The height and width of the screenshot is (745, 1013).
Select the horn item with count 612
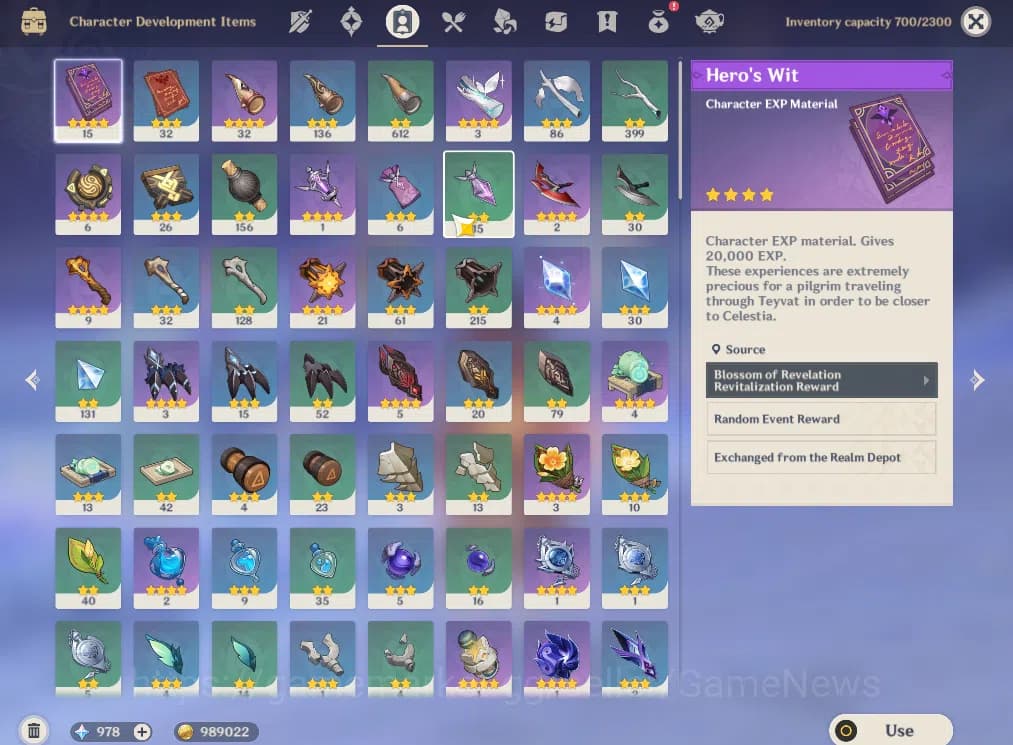point(400,100)
